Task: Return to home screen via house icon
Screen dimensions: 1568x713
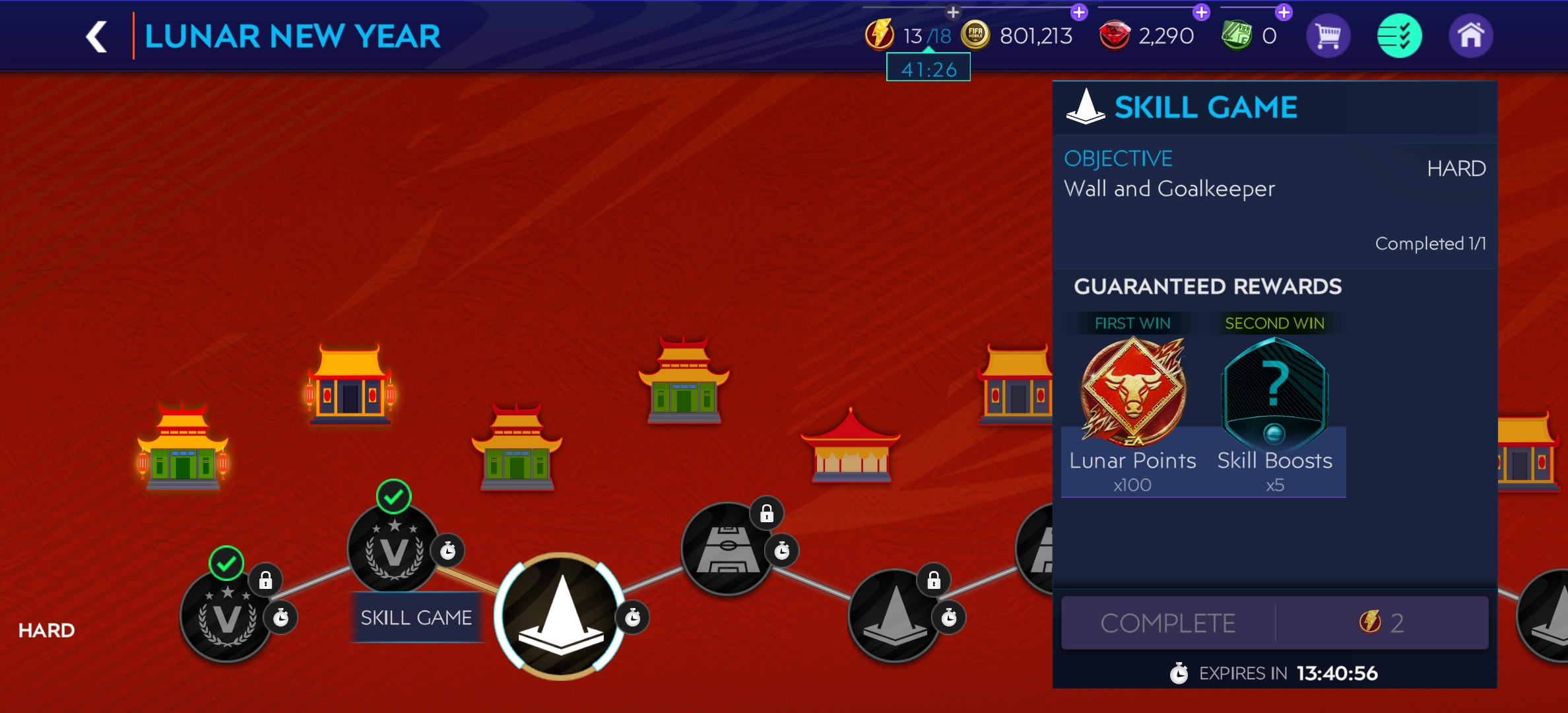Action: click(x=1470, y=36)
